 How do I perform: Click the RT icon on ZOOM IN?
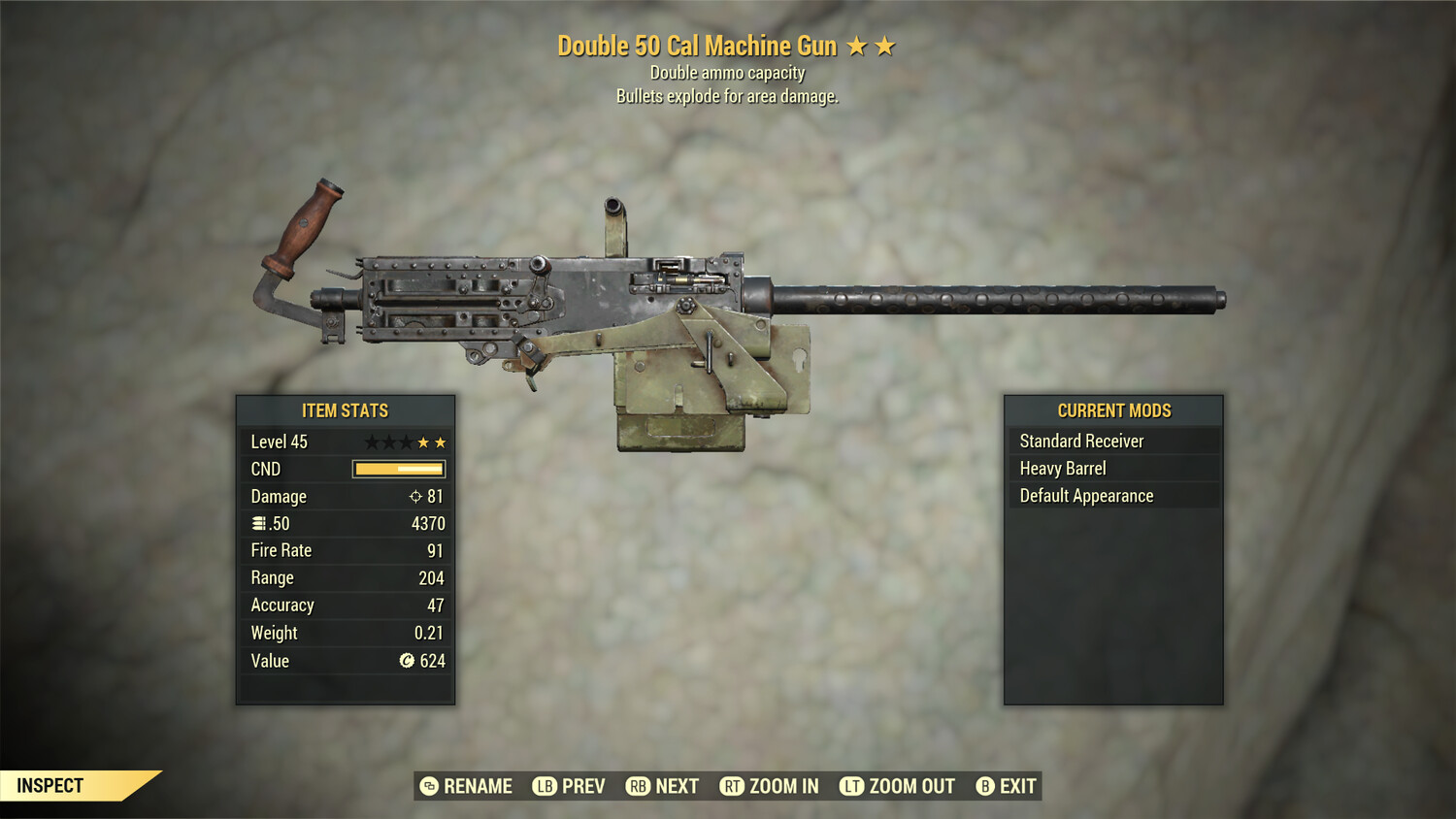733,786
